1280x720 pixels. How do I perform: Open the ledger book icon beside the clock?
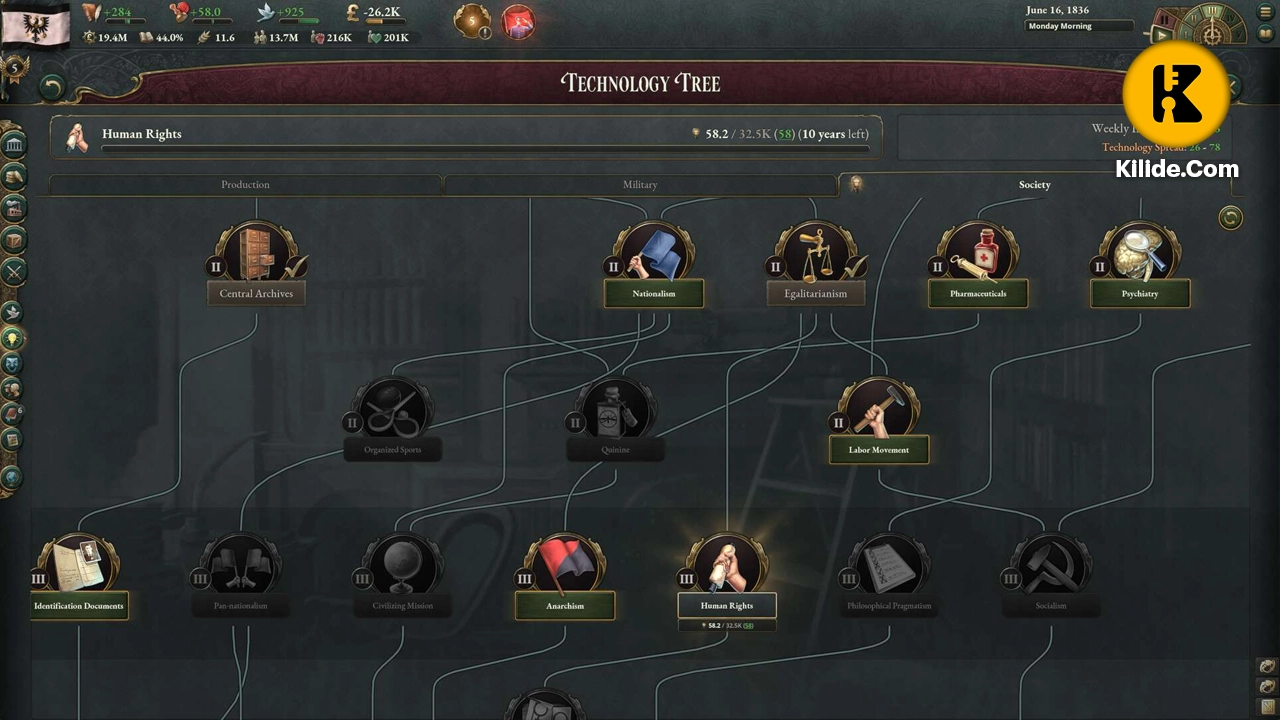pos(1264,33)
